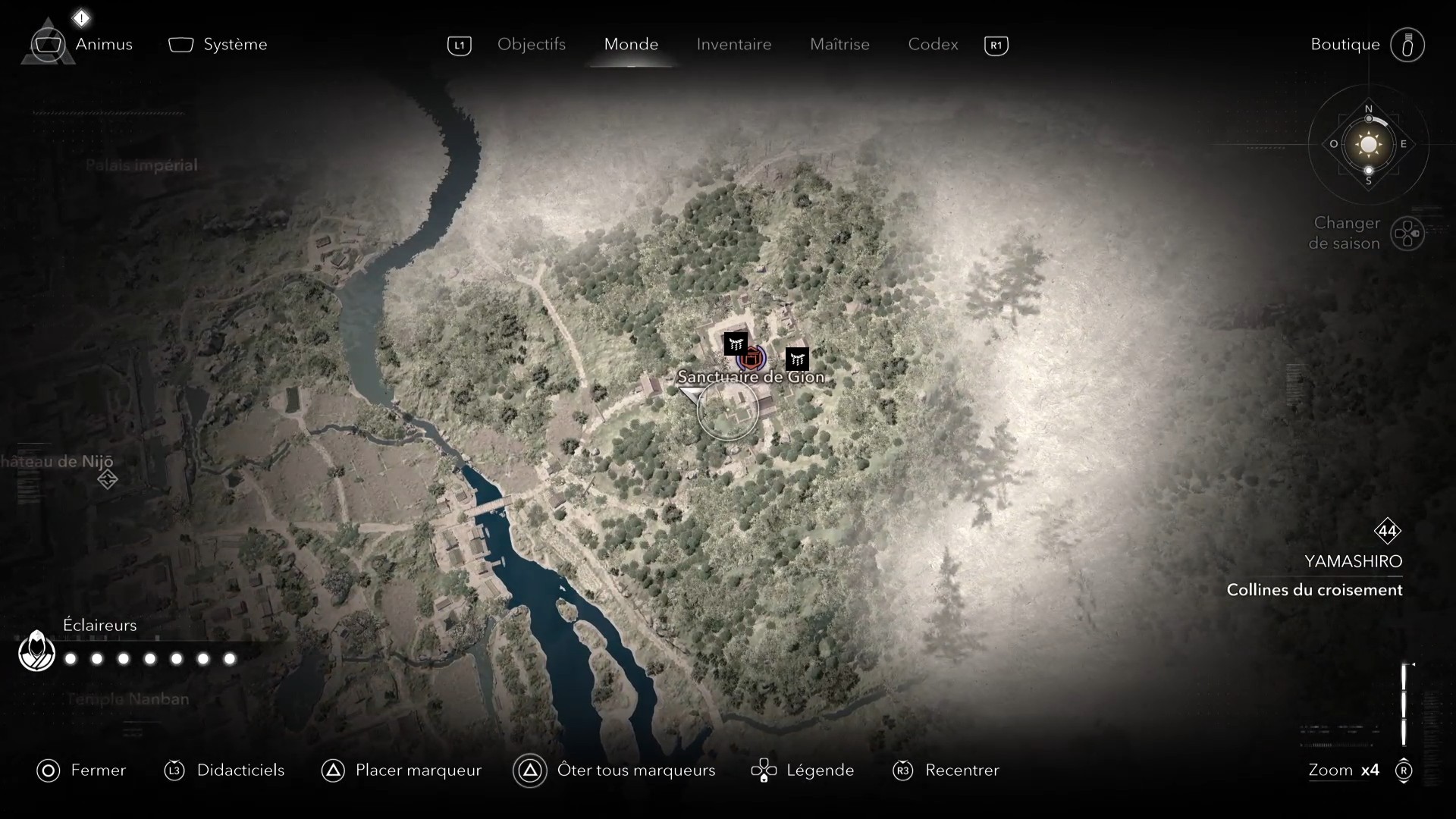
Task: Toggle the last scout availability dot
Action: click(x=229, y=659)
